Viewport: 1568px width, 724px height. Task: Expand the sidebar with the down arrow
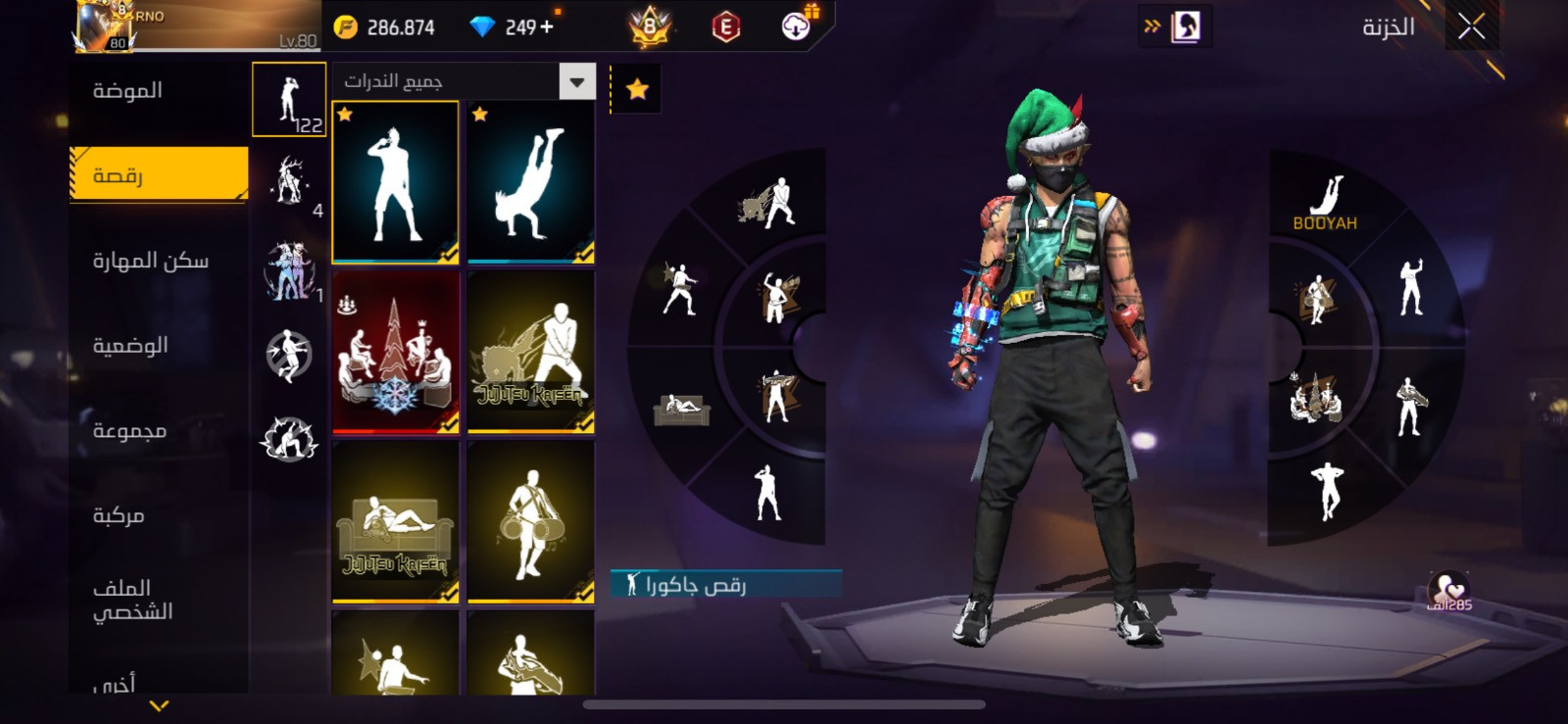[x=159, y=705]
